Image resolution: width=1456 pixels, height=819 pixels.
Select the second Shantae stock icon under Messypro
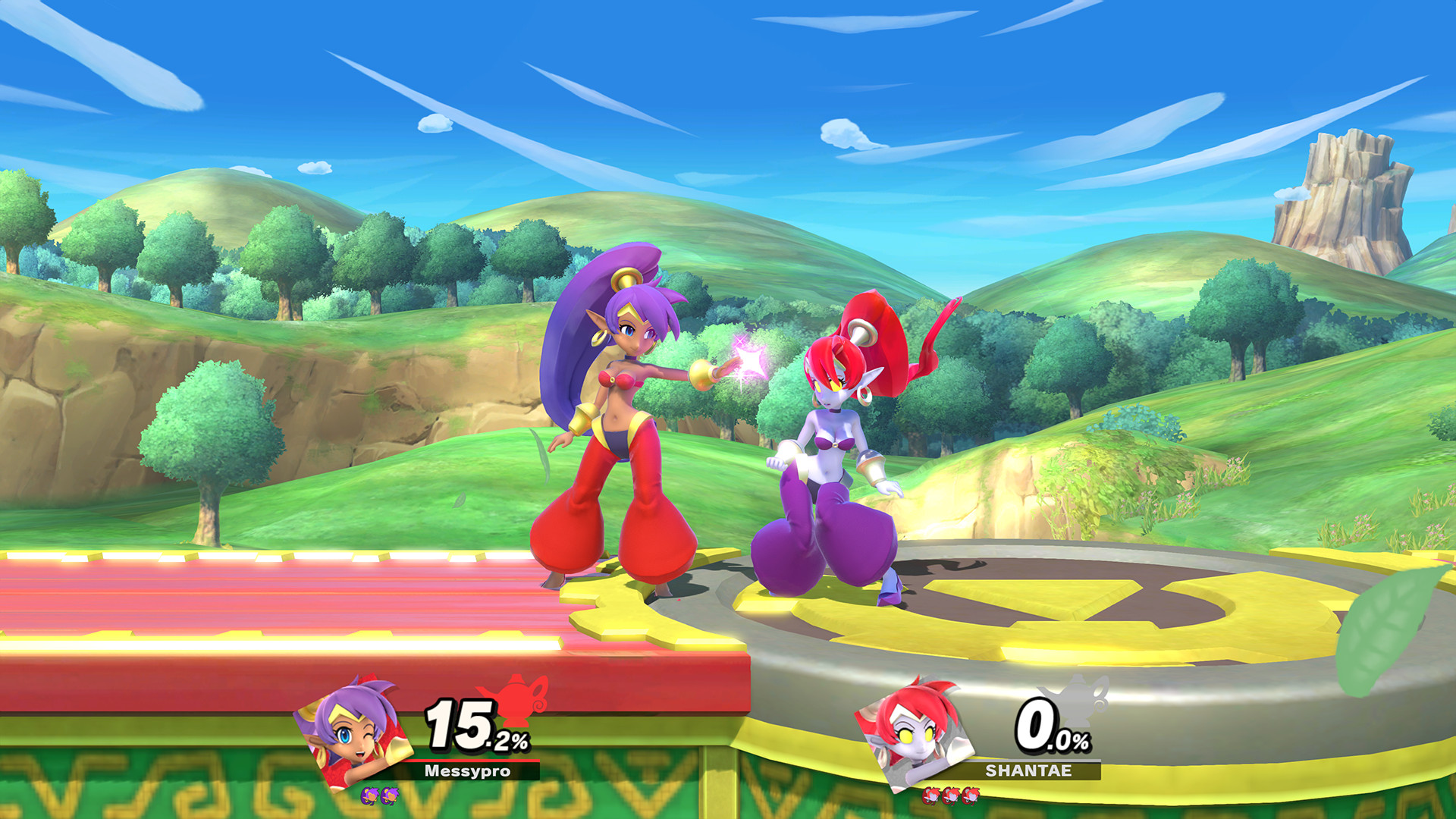(390, 795)
